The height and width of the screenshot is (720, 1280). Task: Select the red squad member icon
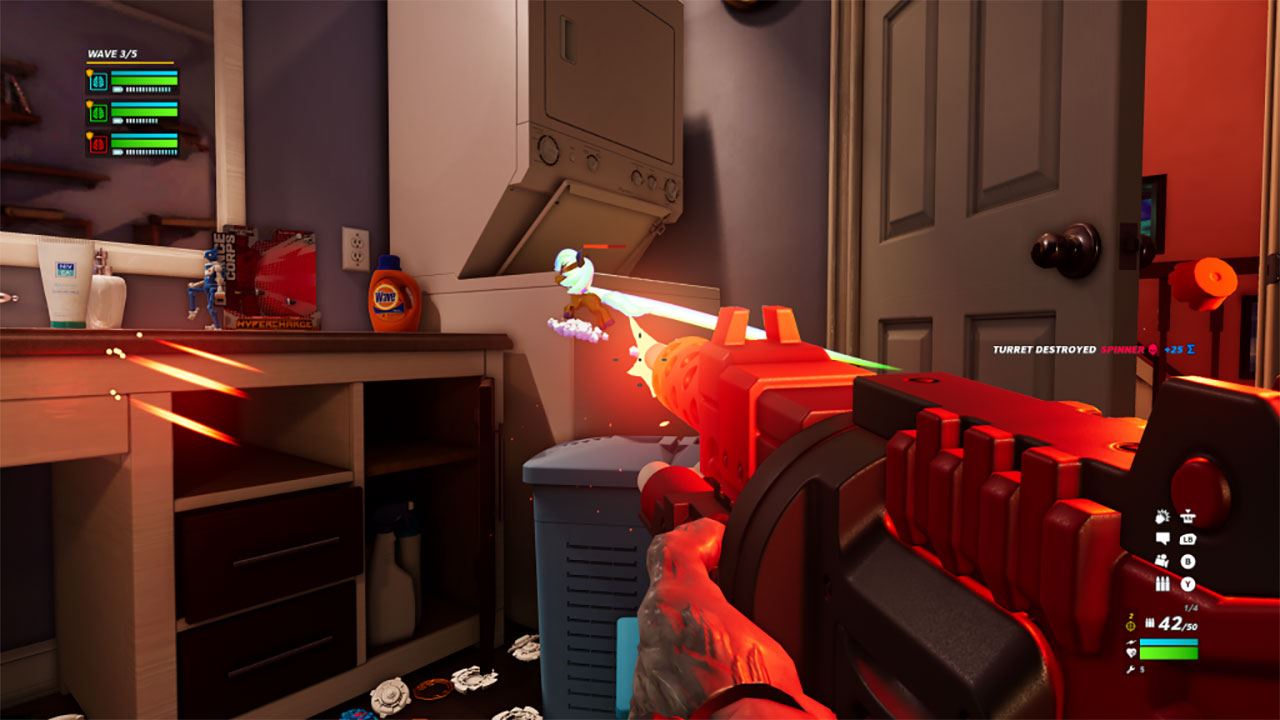tap(98, 144)
